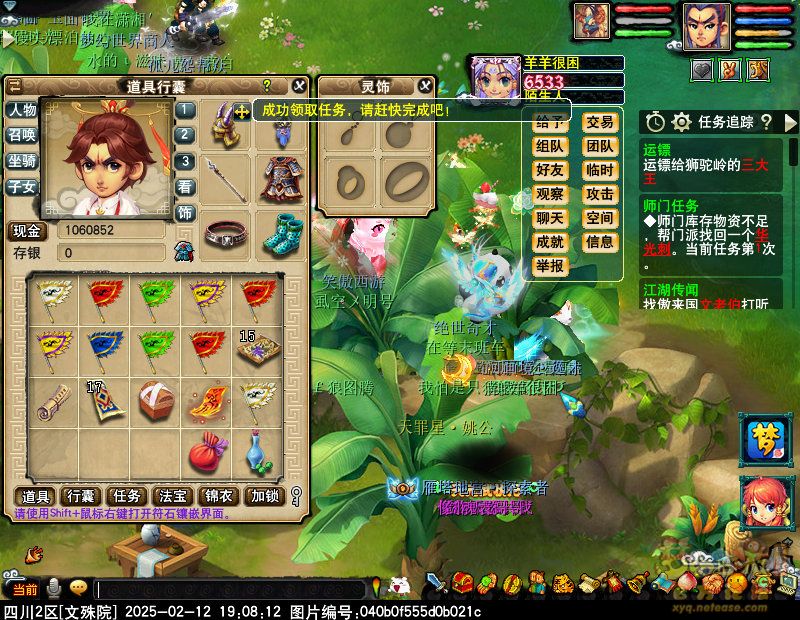Switch to the 人物 character tab
This screenshot has width=800, height=620.
(22, 110)
